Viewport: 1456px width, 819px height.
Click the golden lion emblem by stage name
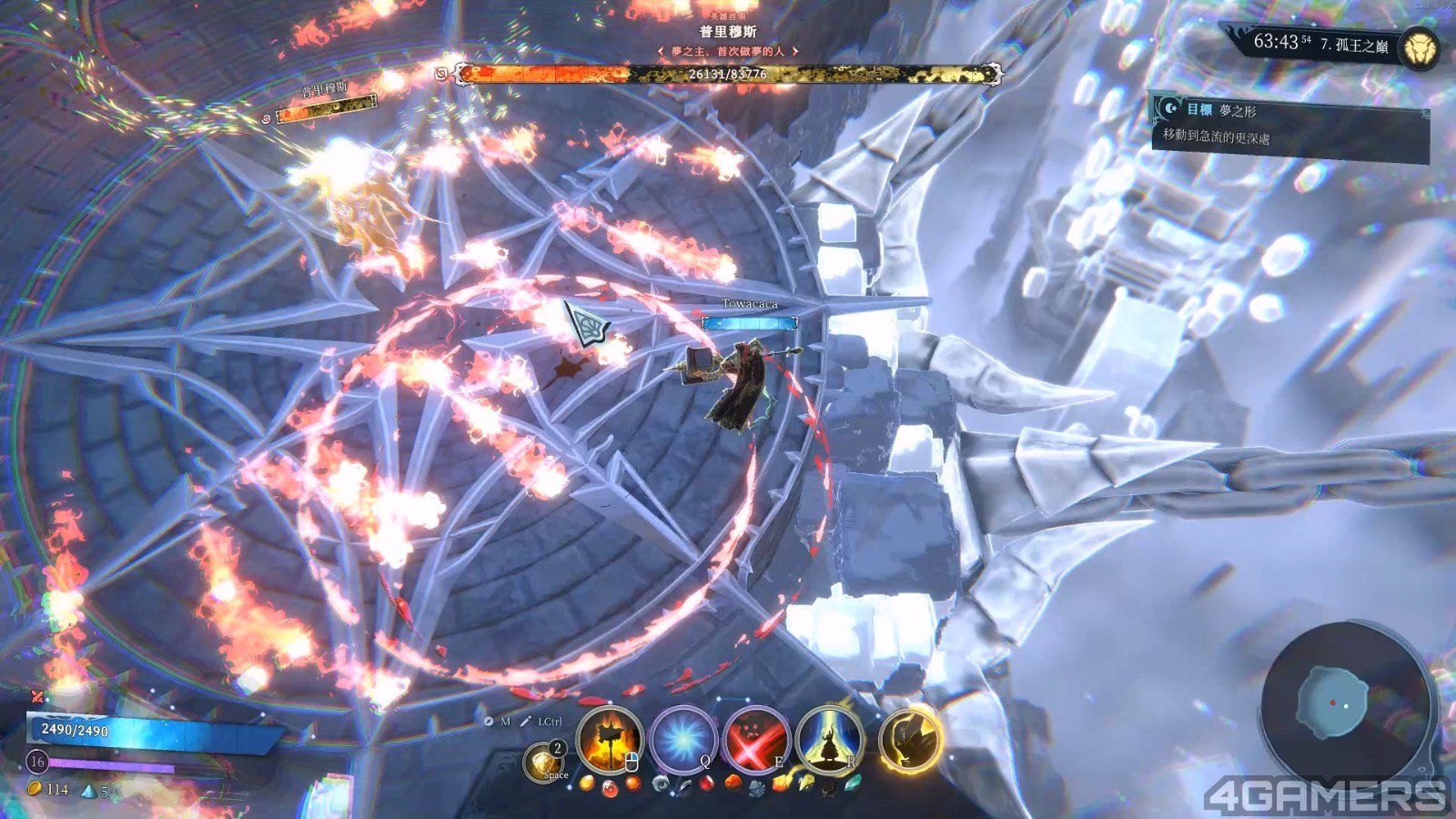[x=1419, y=47]
